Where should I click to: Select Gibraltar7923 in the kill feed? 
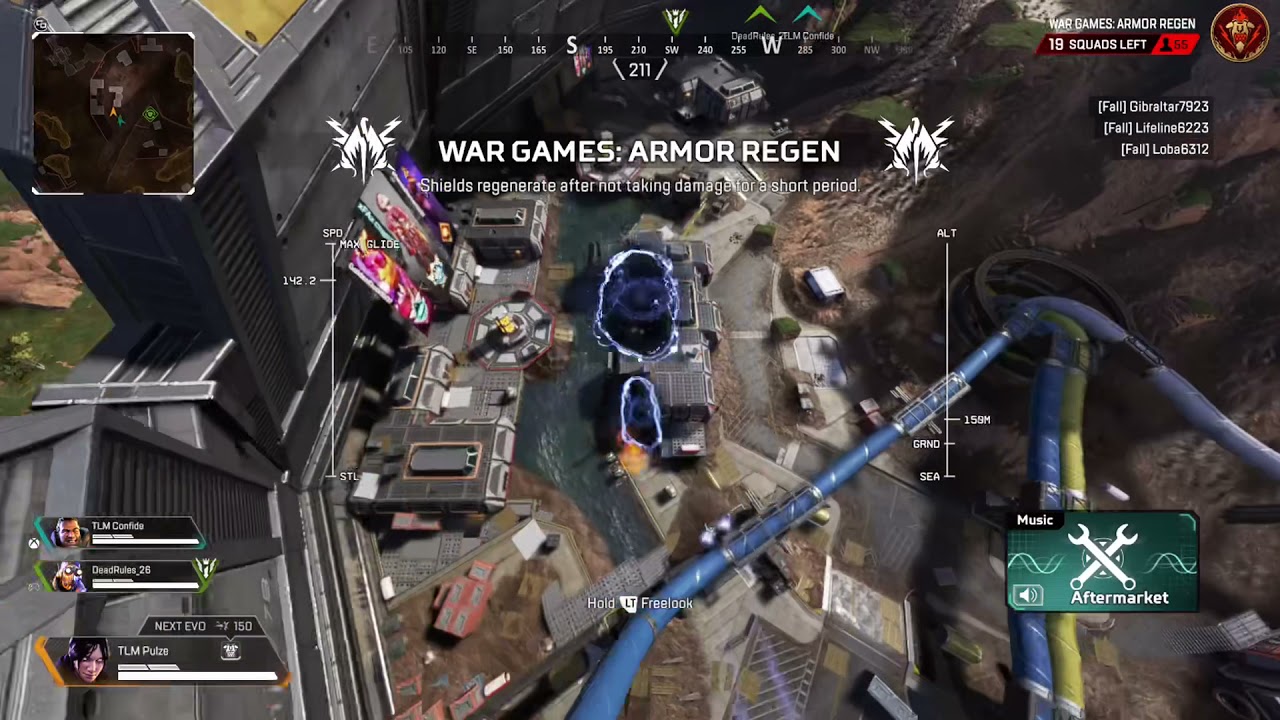click(x=1153, y=106)
